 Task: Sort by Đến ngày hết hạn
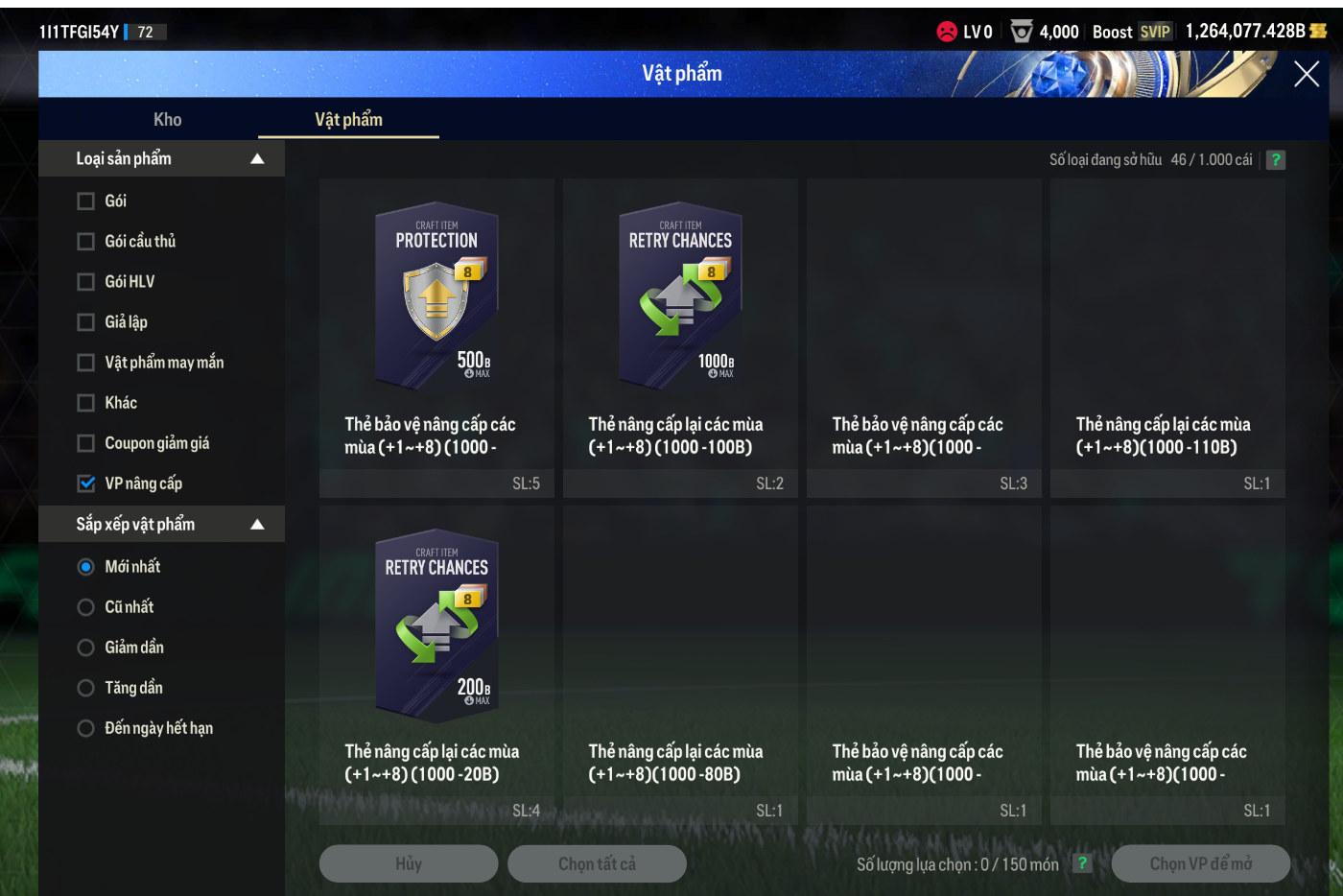[x=86, y=728]
